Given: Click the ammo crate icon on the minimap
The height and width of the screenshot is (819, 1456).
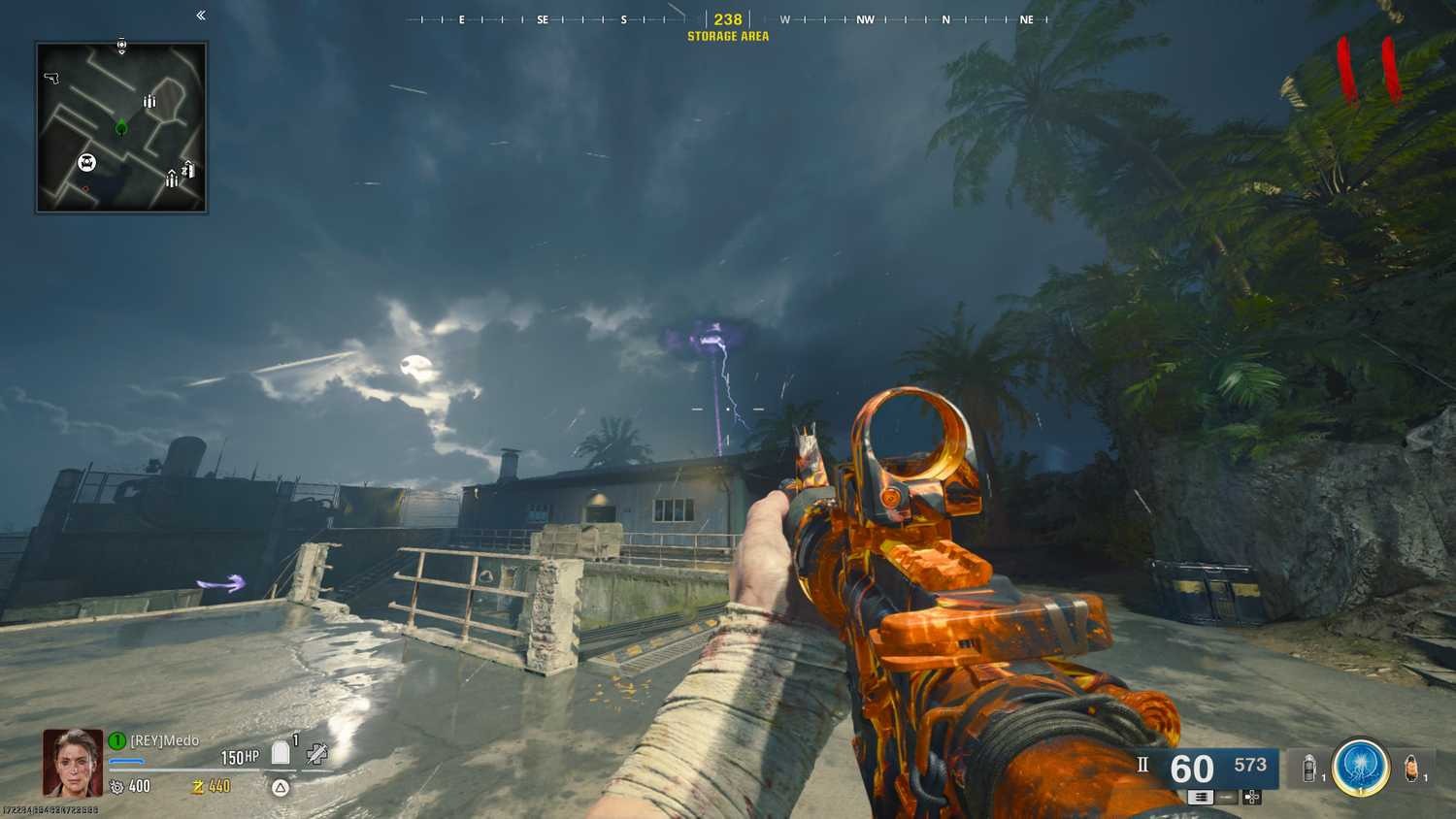Looking at the screenshot, I should tap(149, 99).
